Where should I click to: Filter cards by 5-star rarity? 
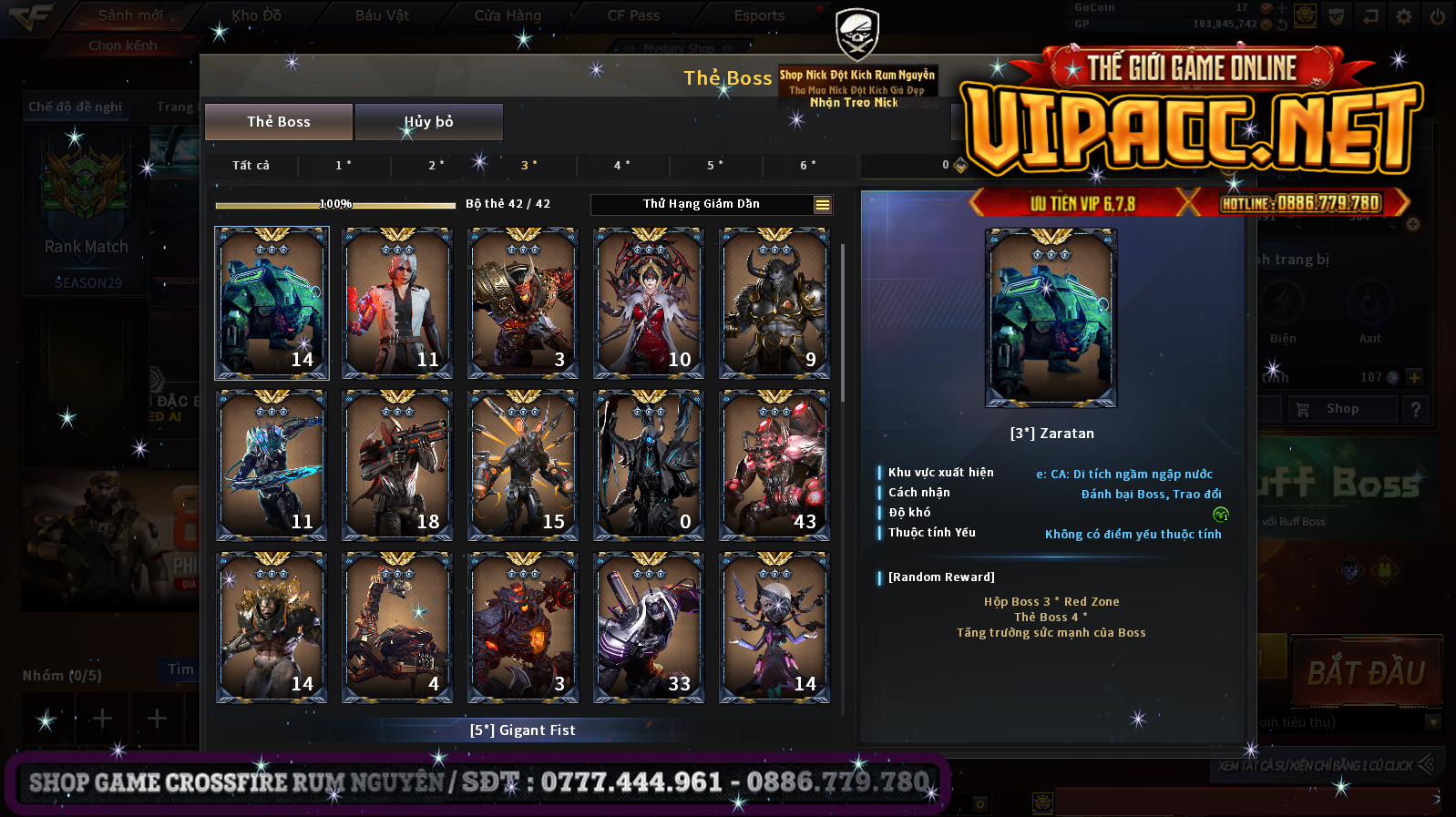pos(715,165)
